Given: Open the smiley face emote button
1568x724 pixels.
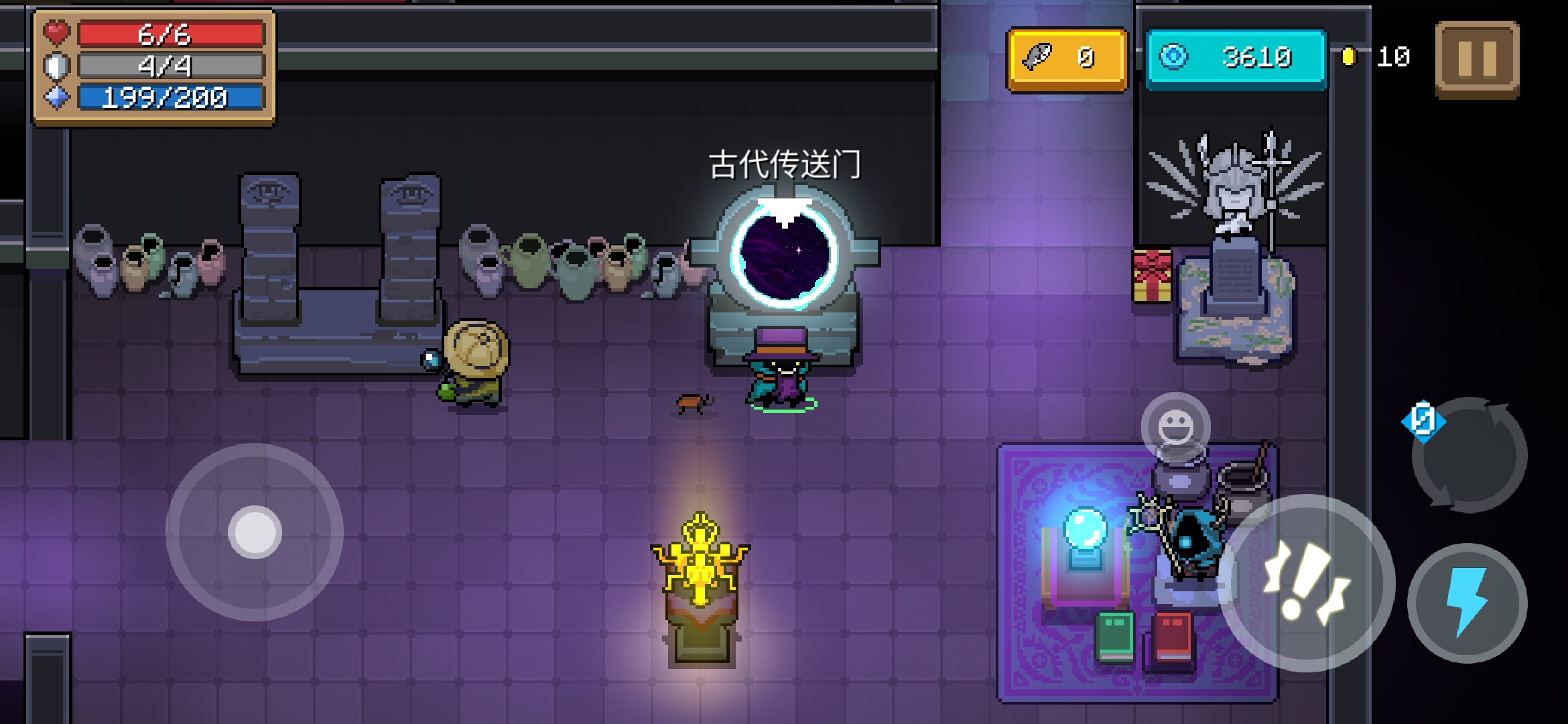Looking at the screenshot, I should [1175, 427].
